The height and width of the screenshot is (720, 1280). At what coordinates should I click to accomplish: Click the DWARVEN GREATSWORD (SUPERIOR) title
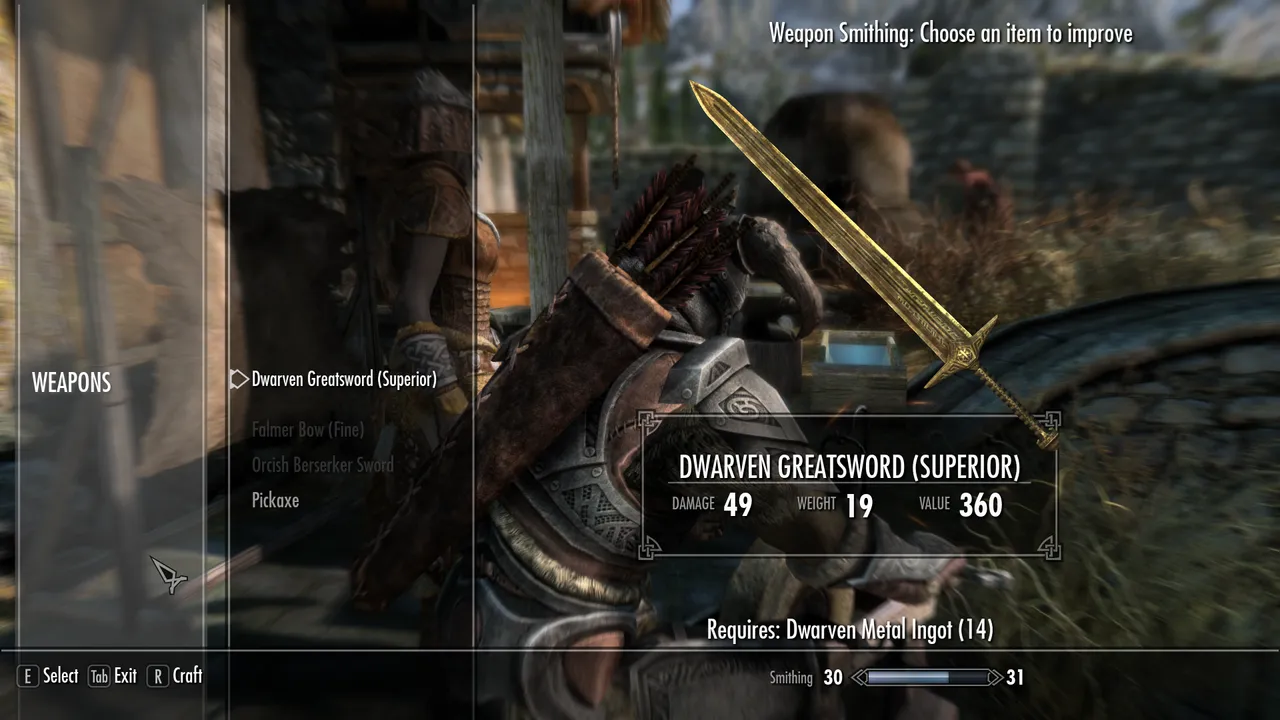click(849, 467)
